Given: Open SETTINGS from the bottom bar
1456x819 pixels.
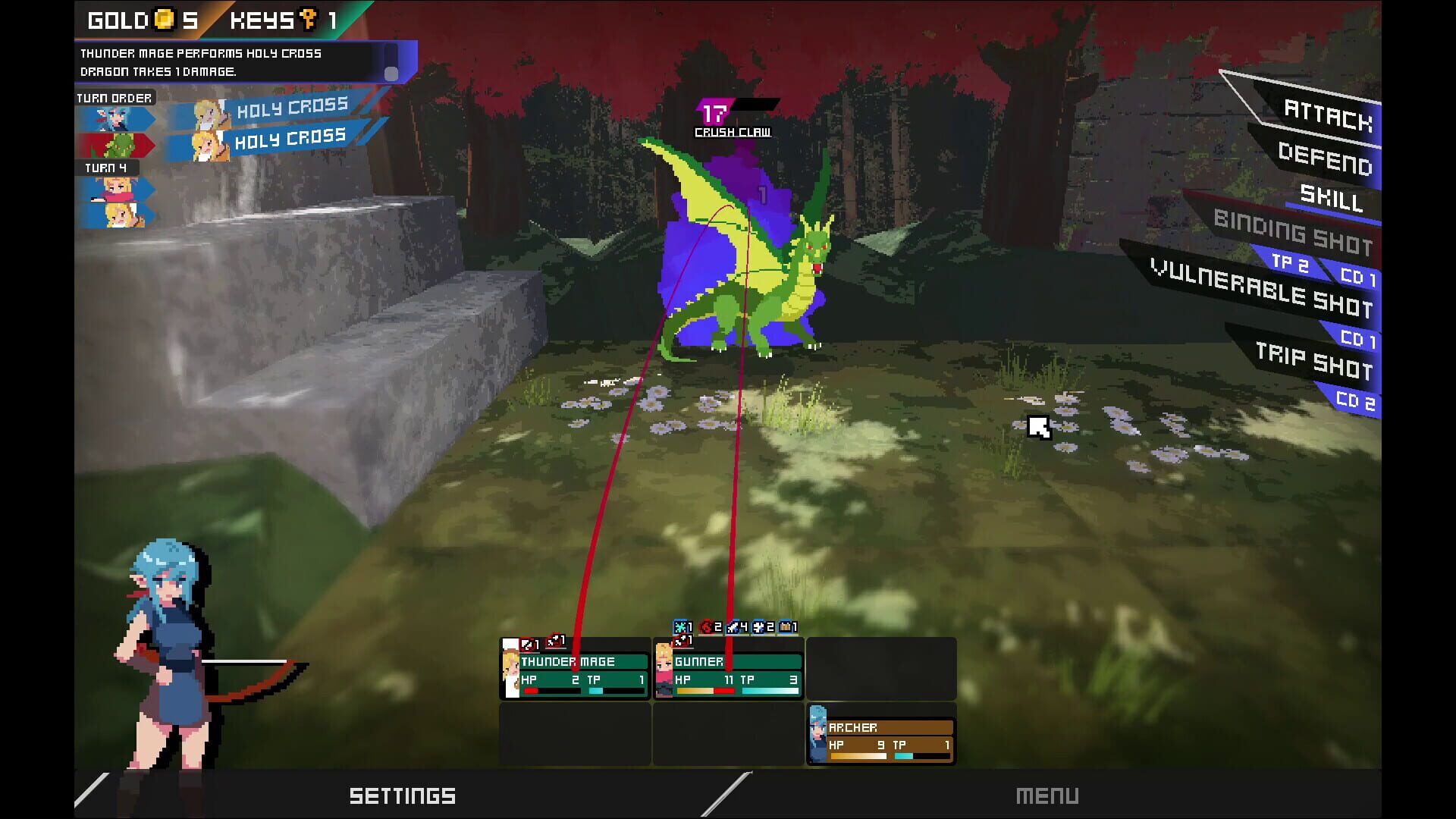Looking at the screenshot, I should click(402, 795).
